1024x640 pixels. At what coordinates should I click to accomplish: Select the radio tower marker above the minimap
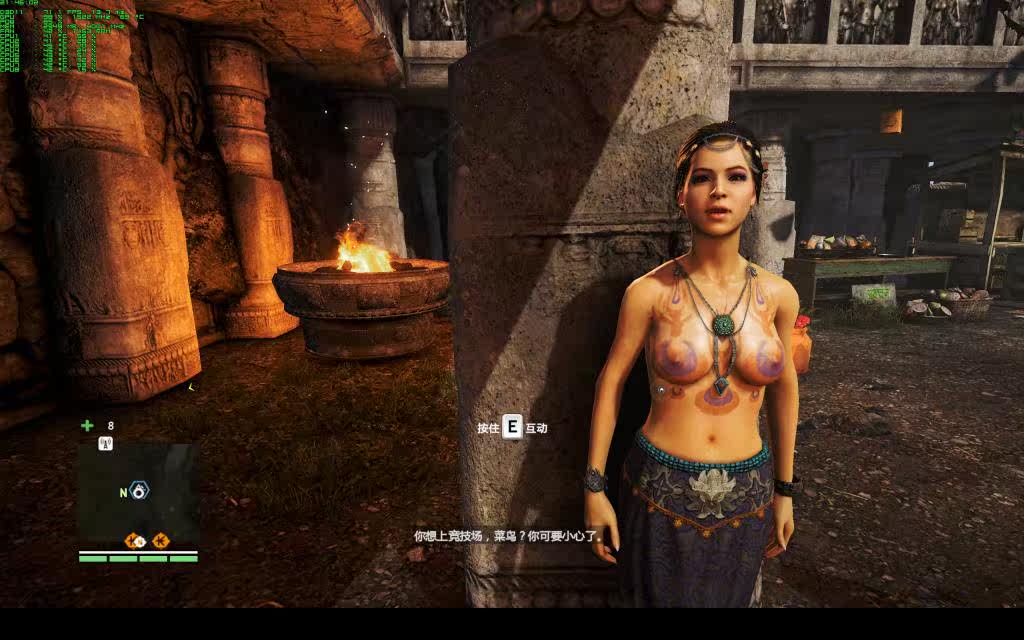105,443
